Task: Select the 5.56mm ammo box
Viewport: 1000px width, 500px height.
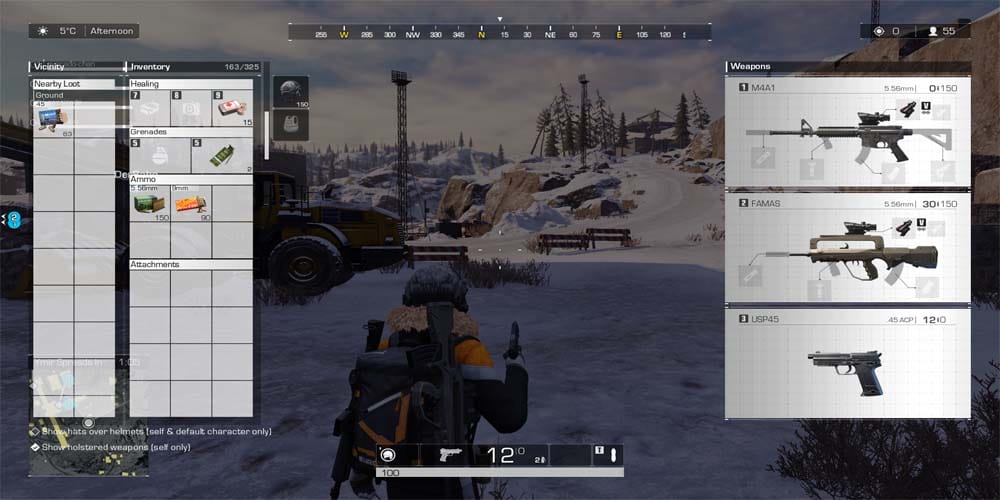Action: [149, 204]
